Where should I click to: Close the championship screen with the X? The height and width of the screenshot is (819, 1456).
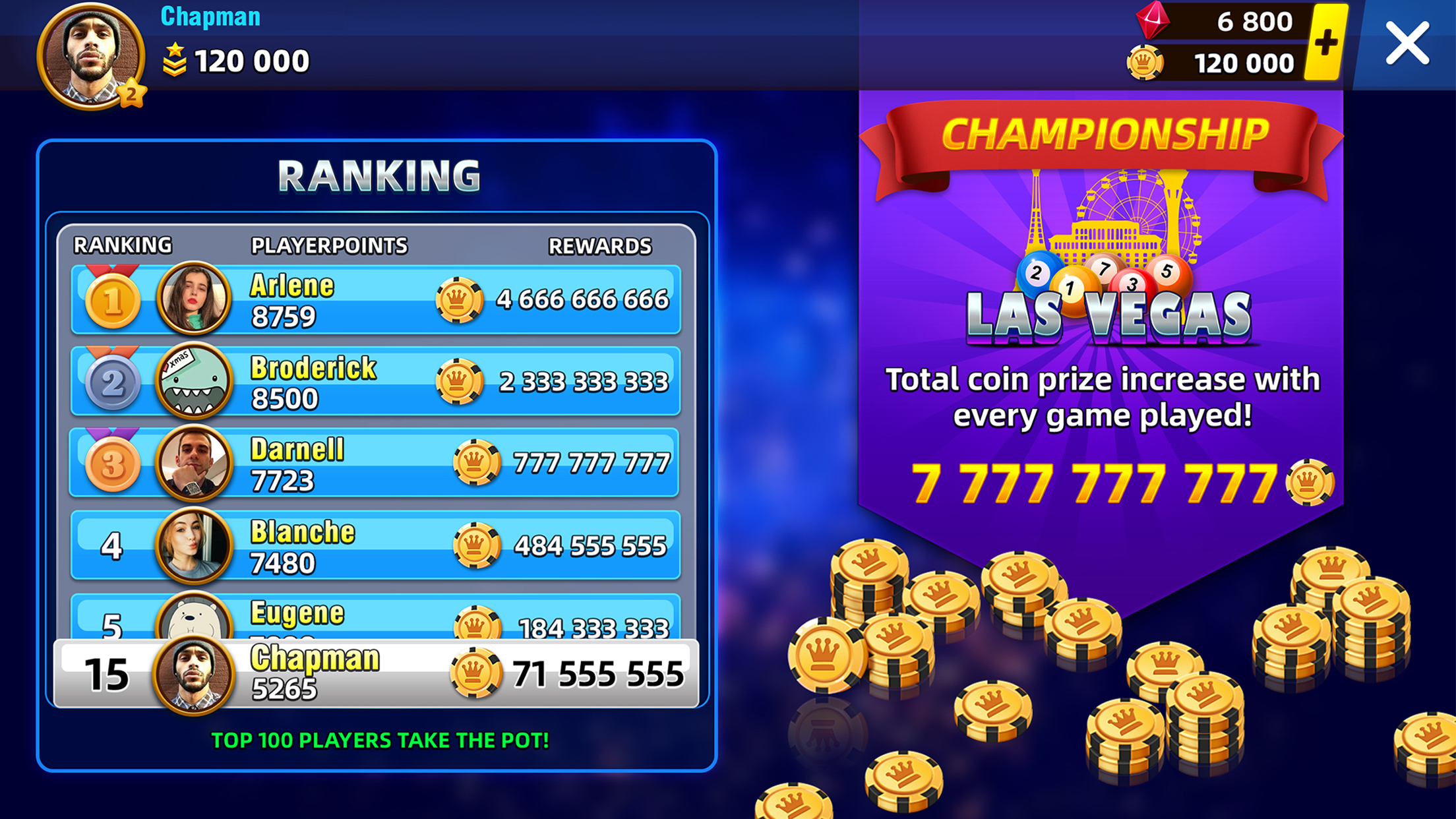point(1408,43)
